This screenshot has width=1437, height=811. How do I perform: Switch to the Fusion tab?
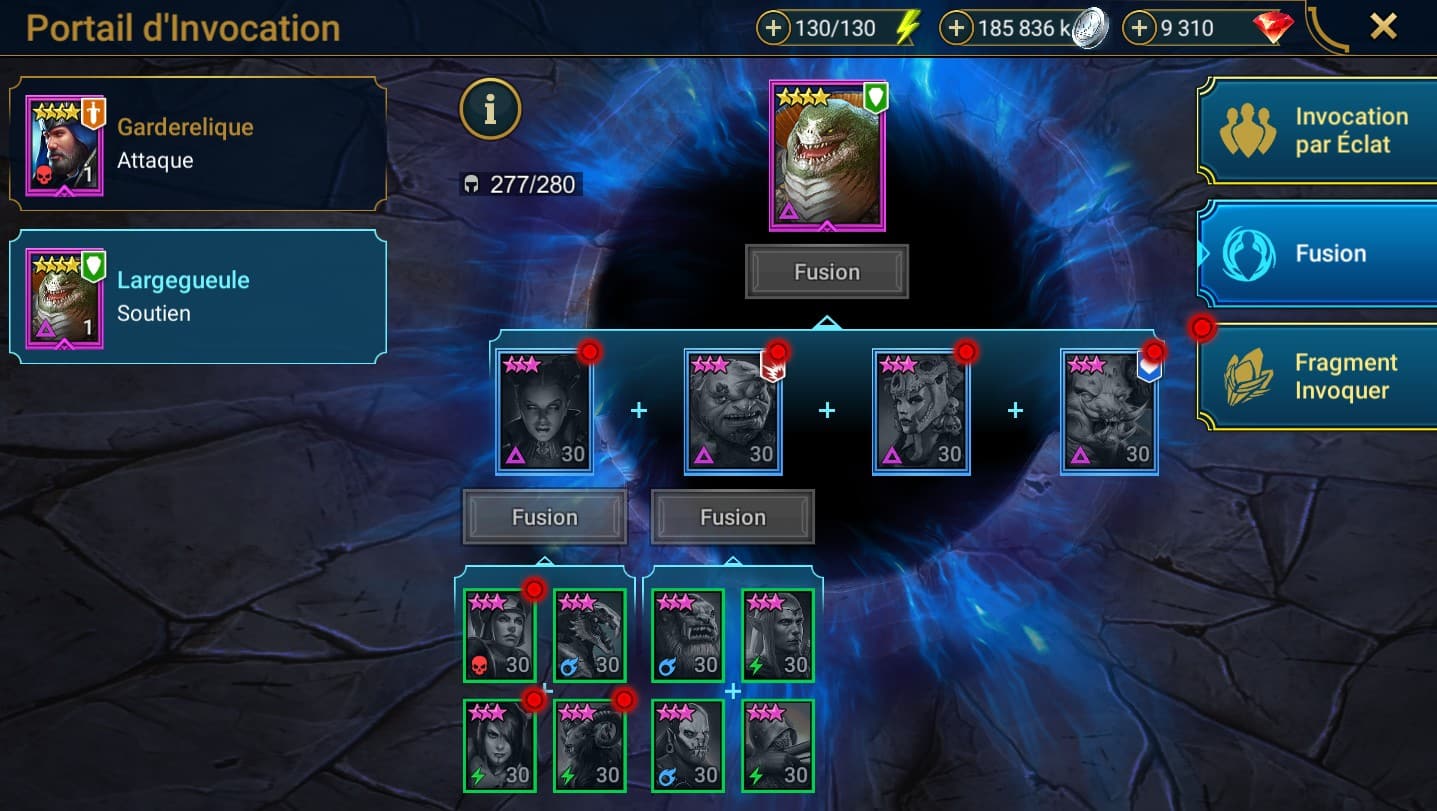coord(1317,254)
